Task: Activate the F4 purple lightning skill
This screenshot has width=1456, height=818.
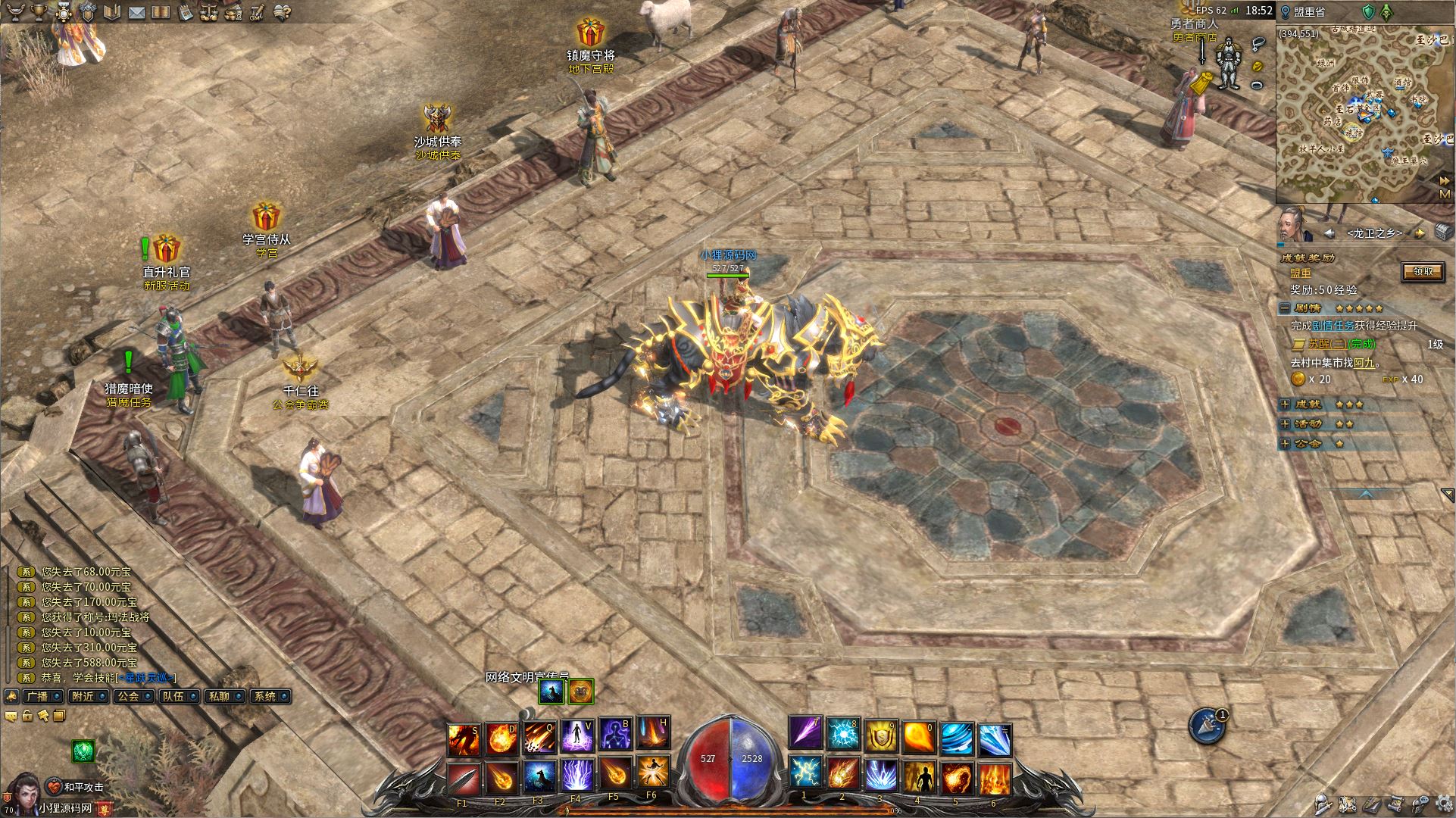Action: [x=577, y=774]
